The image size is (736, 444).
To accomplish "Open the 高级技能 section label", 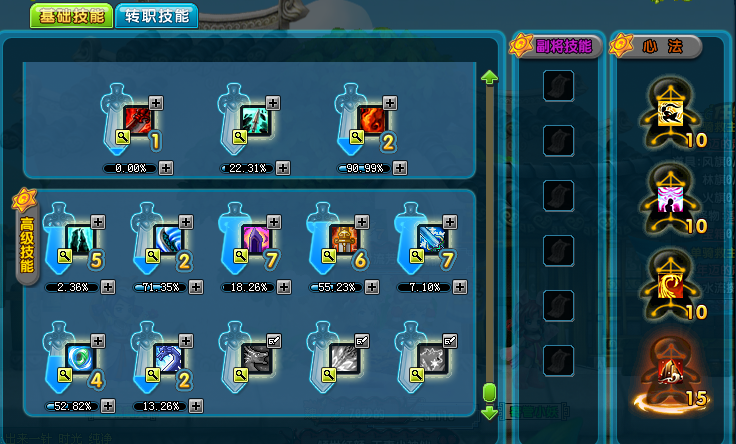I will (26, 239).
